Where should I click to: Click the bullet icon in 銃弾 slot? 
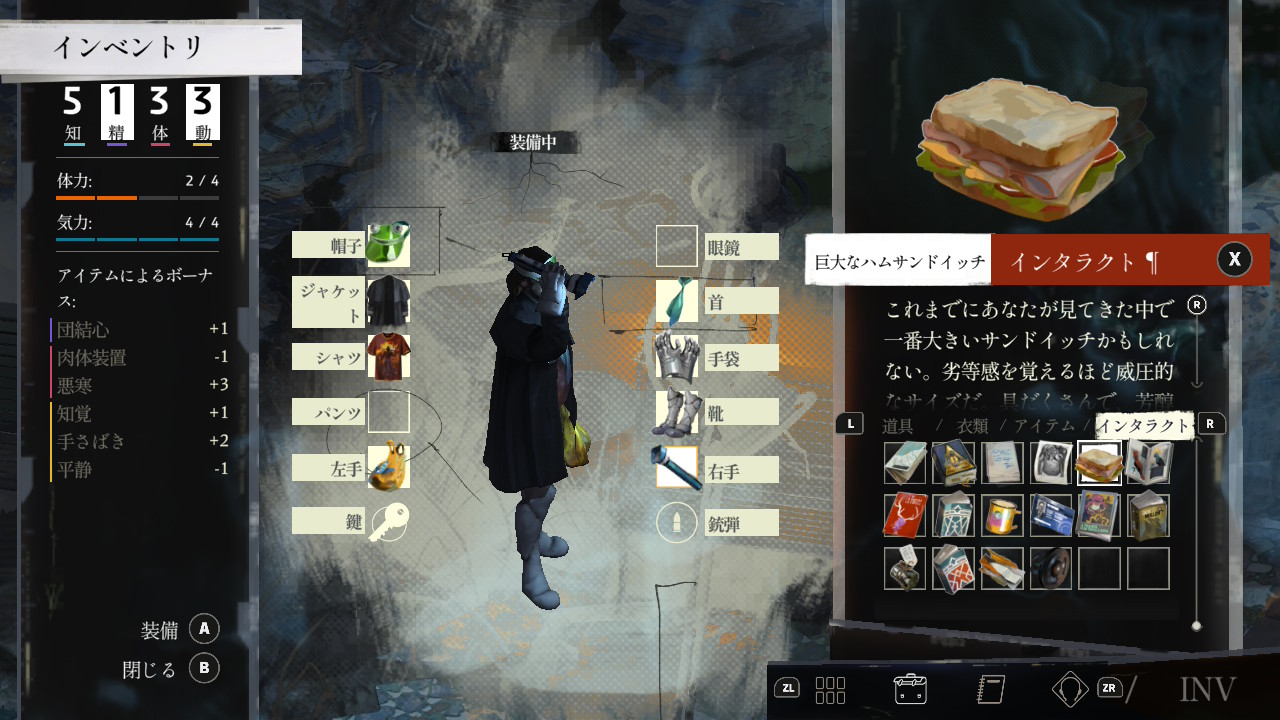tap(677, 522)
